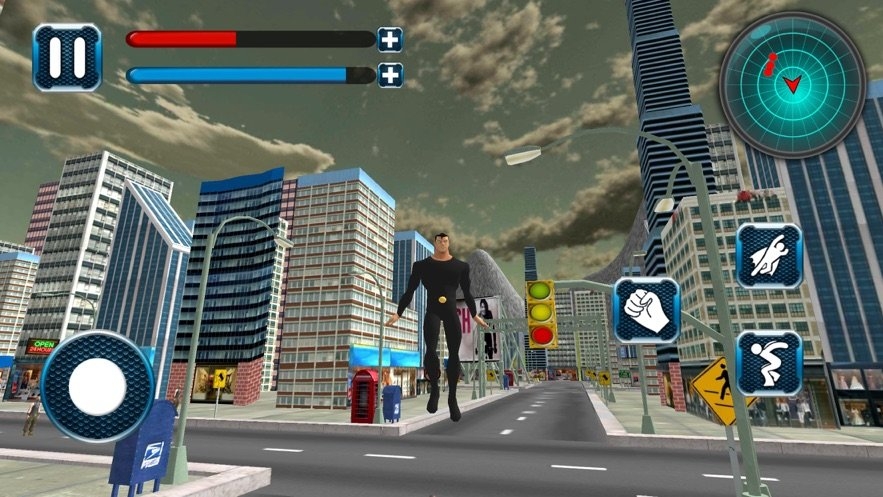Hit the fist punch attack button

(x=646, y=310)
